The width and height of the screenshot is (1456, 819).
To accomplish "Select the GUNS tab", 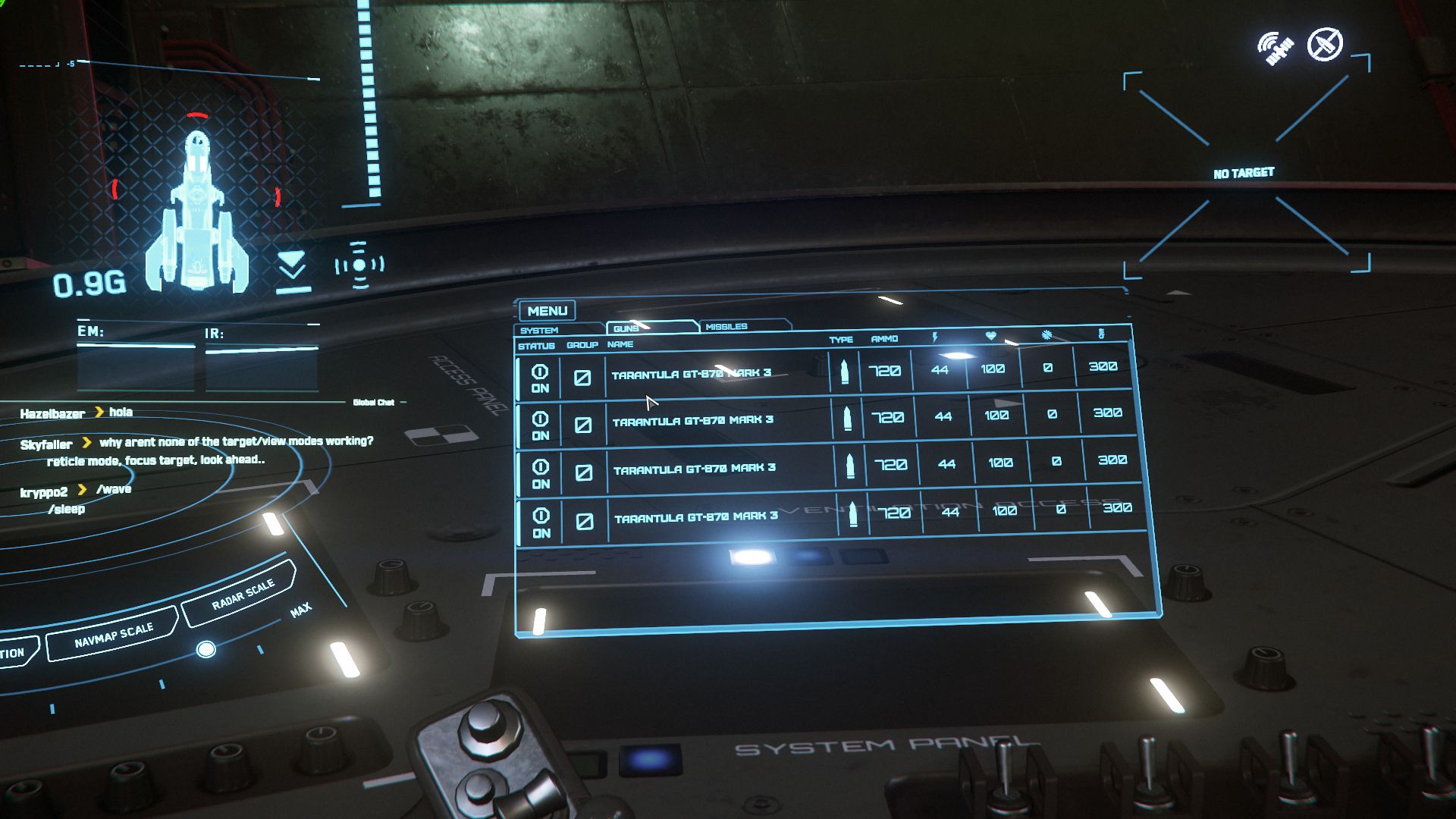I will [x=626, y=328].
